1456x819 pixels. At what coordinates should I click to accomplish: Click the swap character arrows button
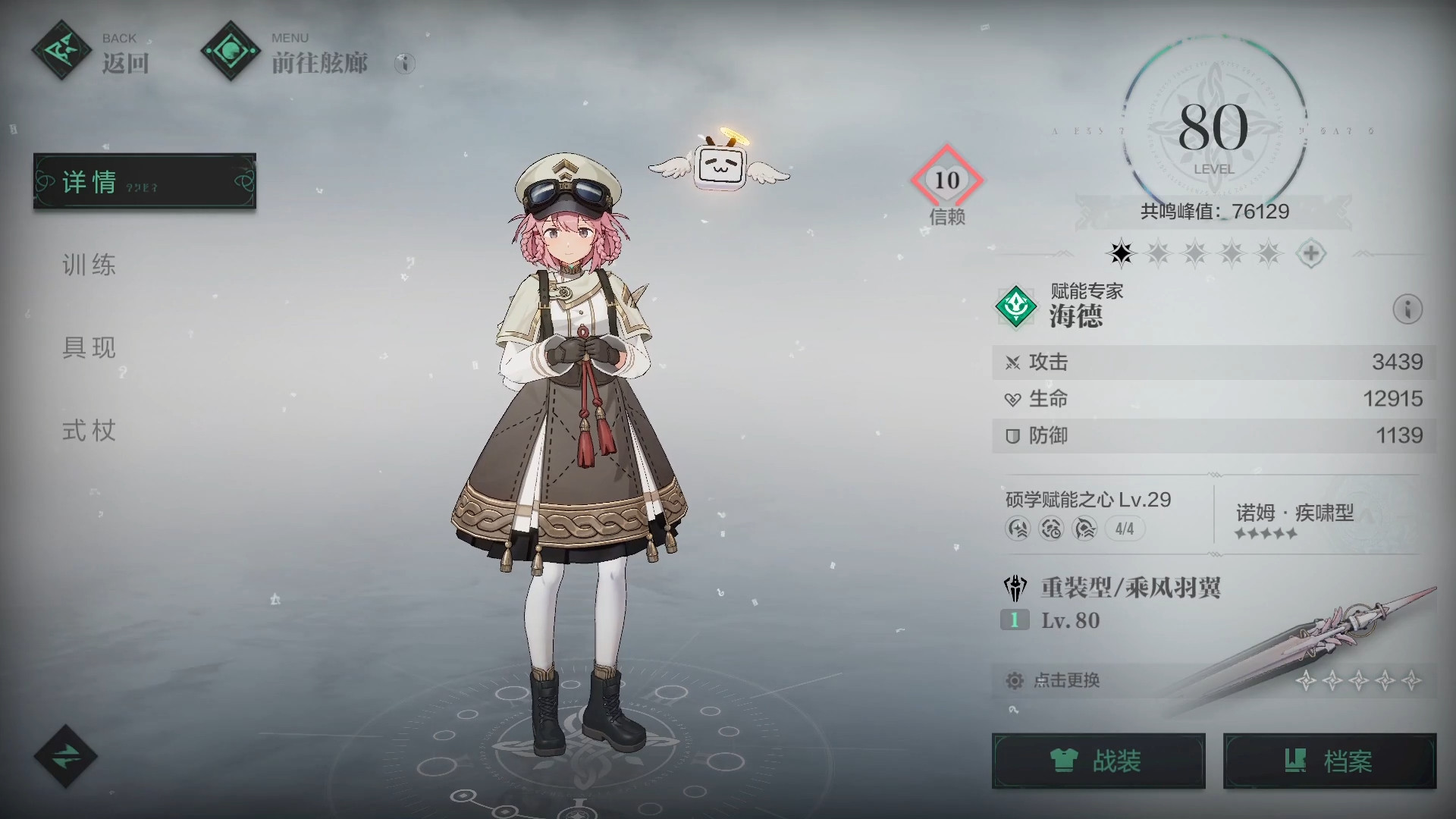pyautogui.click(x=65, y=756)
